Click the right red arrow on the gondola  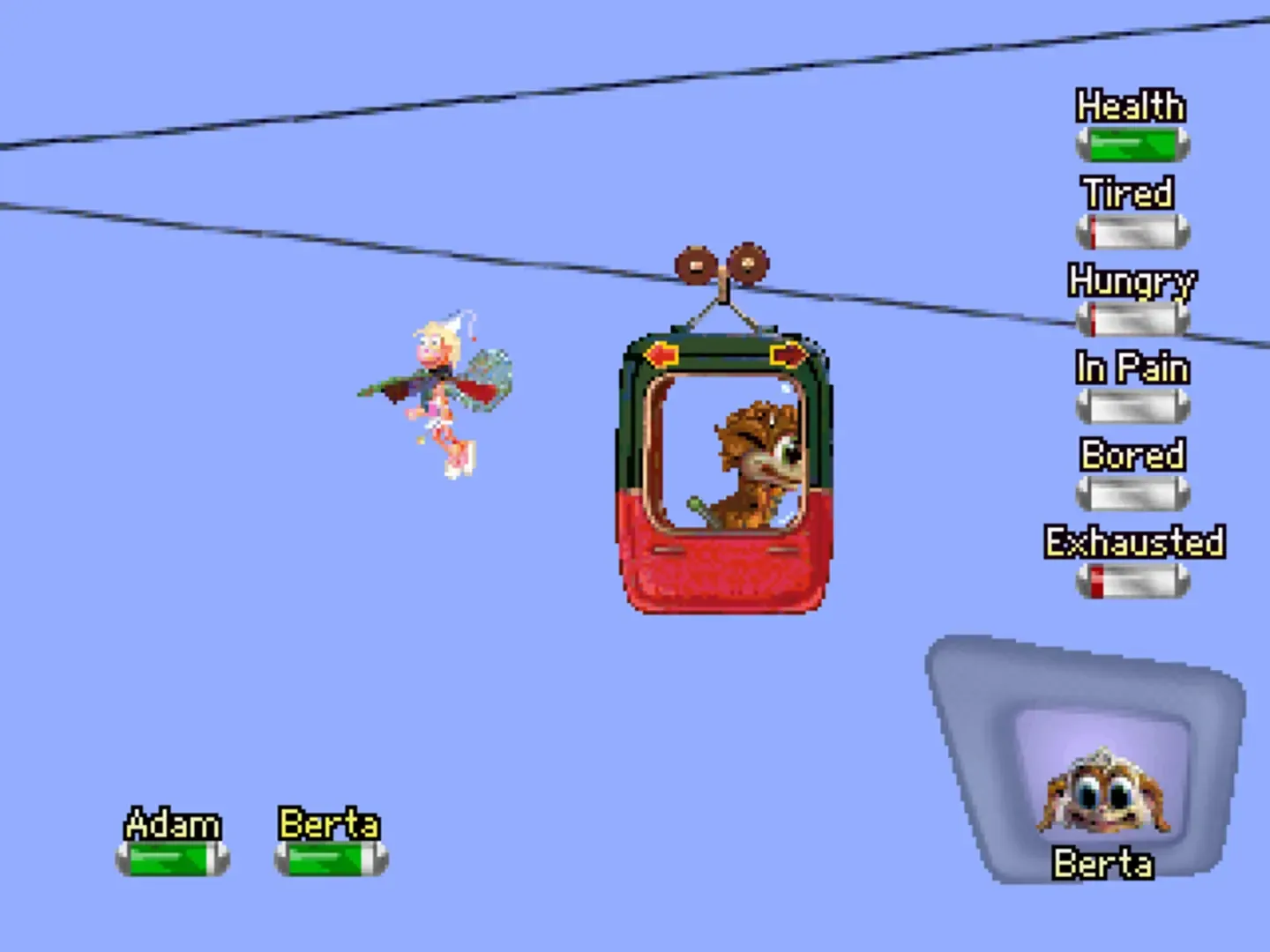tap(788, 353)
